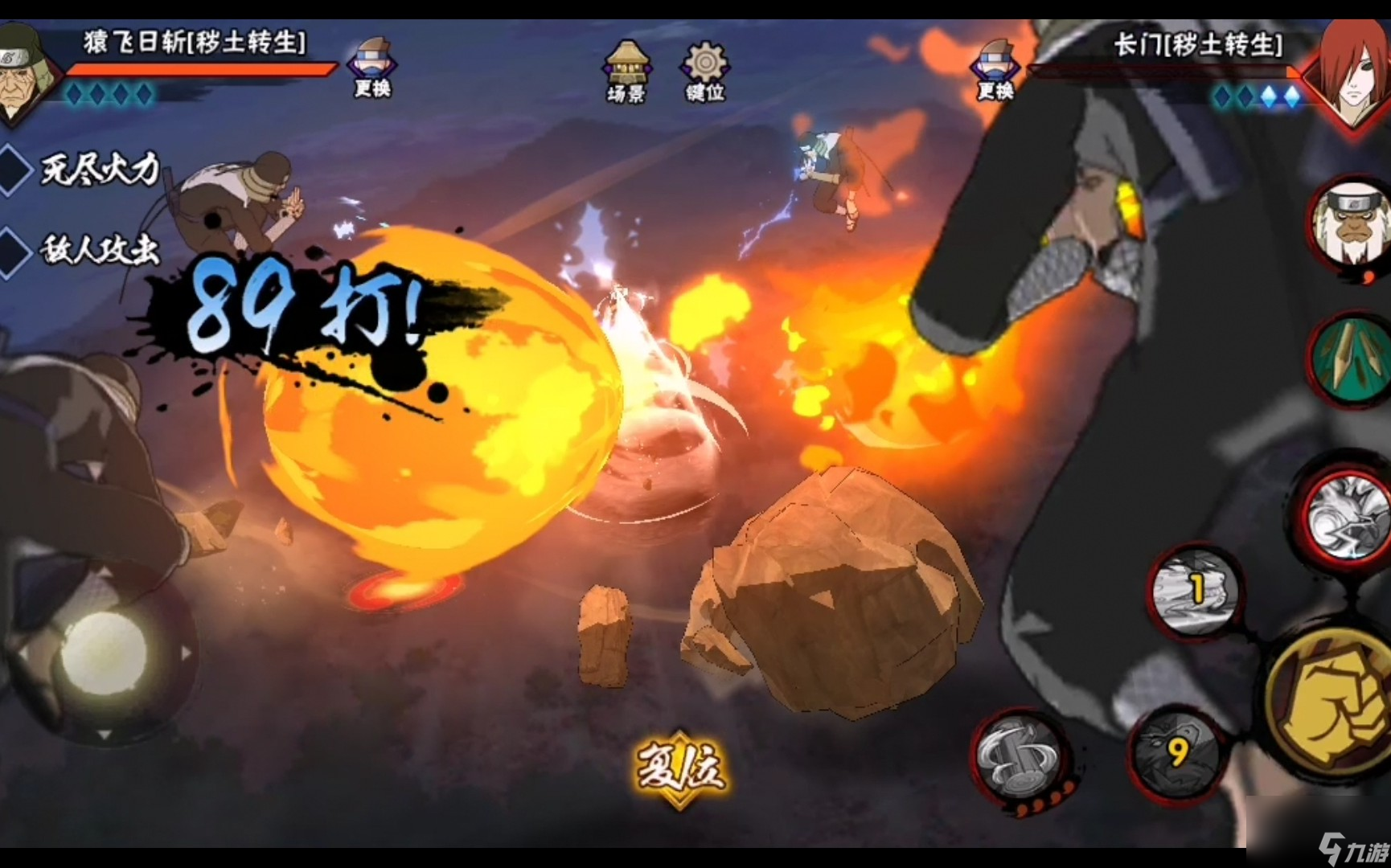Toggle the 无尽火力 checkbox
This screenshot has height=868, width=1391.
click(14, 170)
